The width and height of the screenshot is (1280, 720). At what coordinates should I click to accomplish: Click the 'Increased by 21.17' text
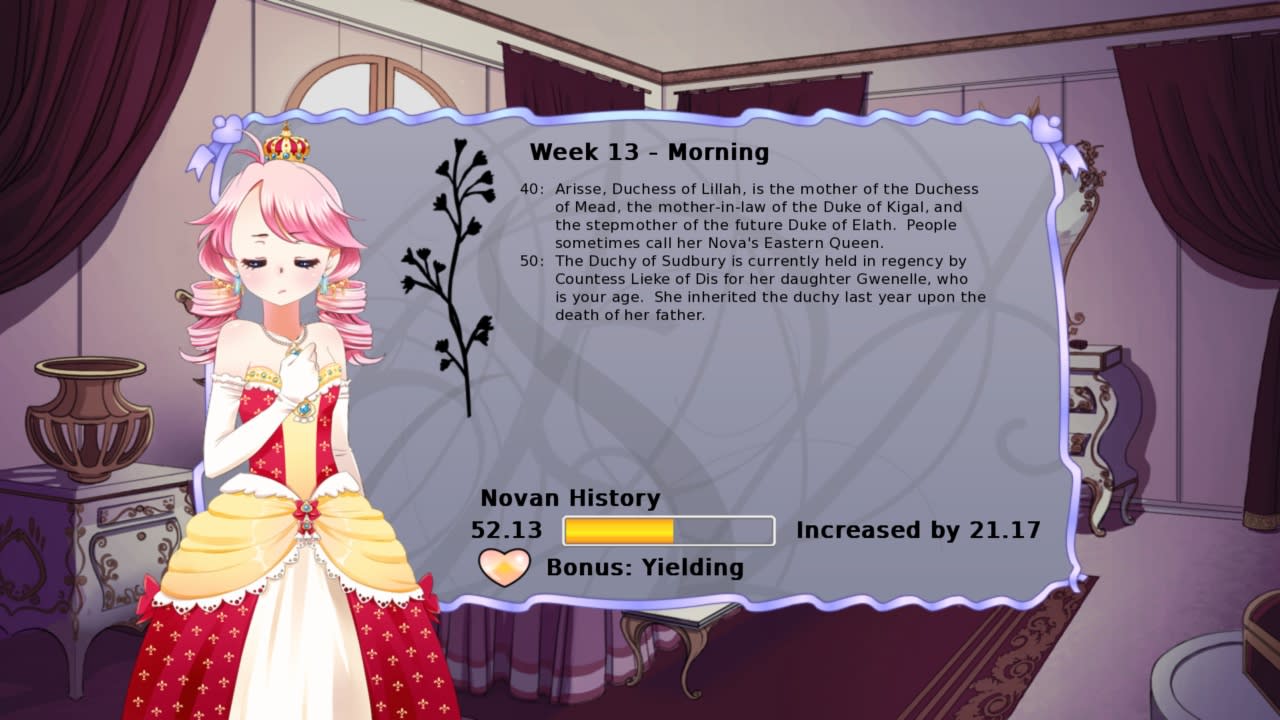click(x=916, y=530)
